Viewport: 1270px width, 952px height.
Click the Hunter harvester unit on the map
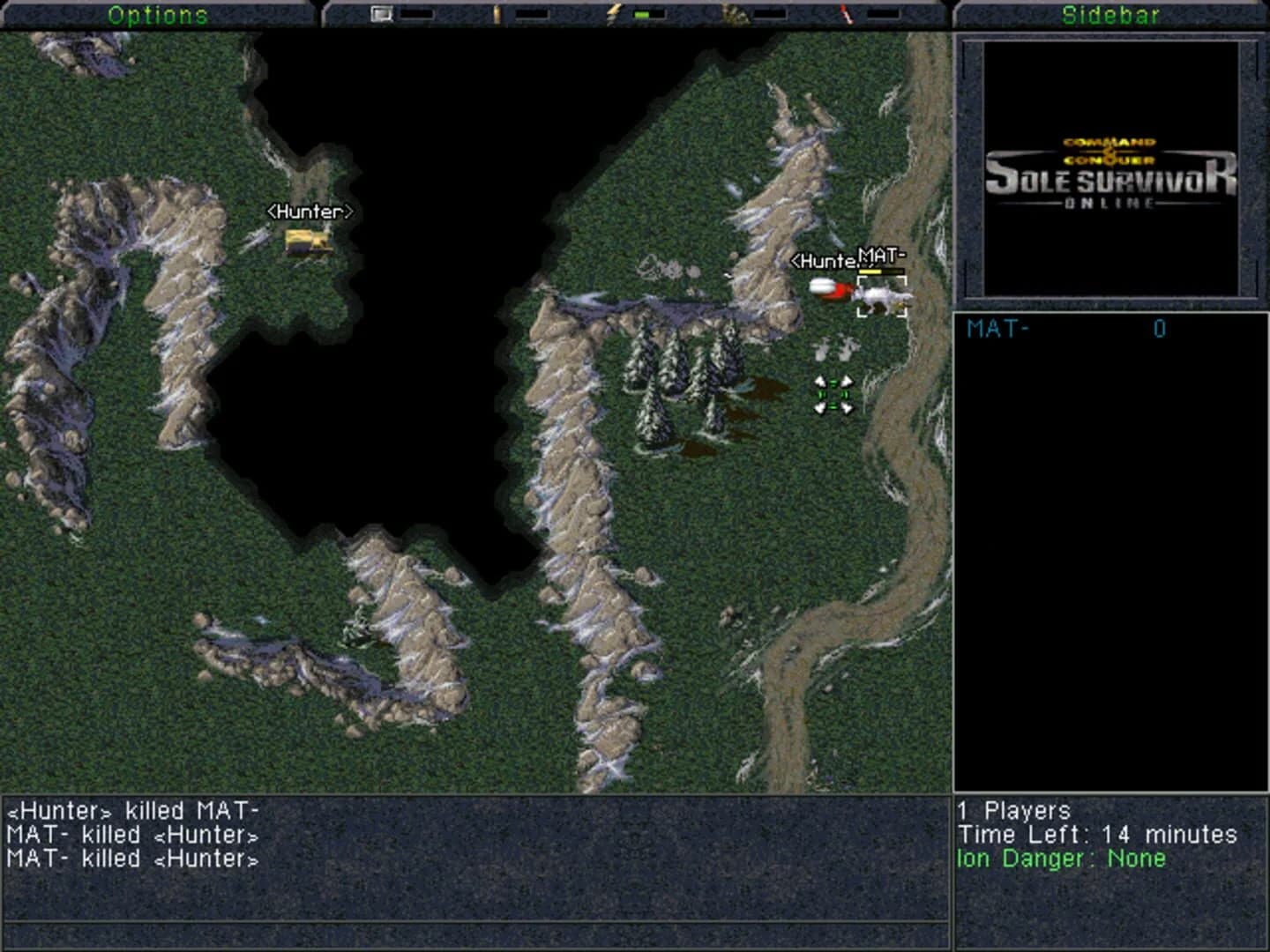coord(310,240)
